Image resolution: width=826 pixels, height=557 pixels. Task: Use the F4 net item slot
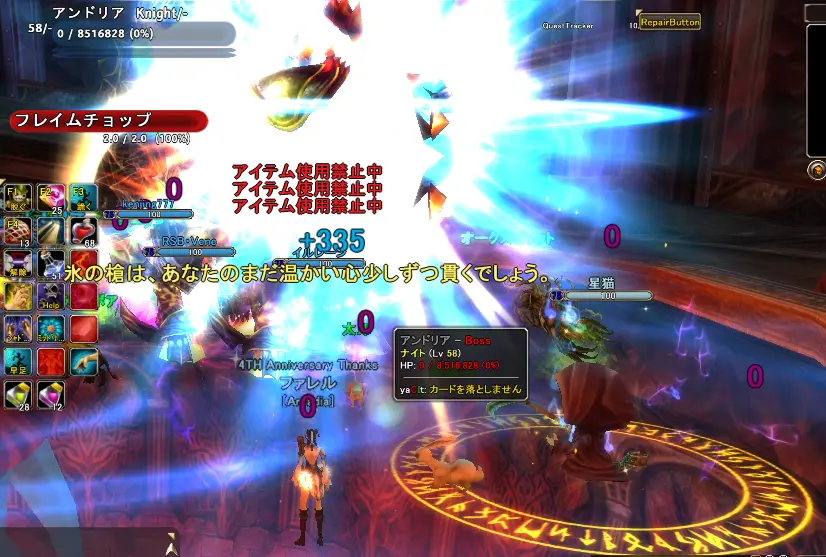point(19,232)
